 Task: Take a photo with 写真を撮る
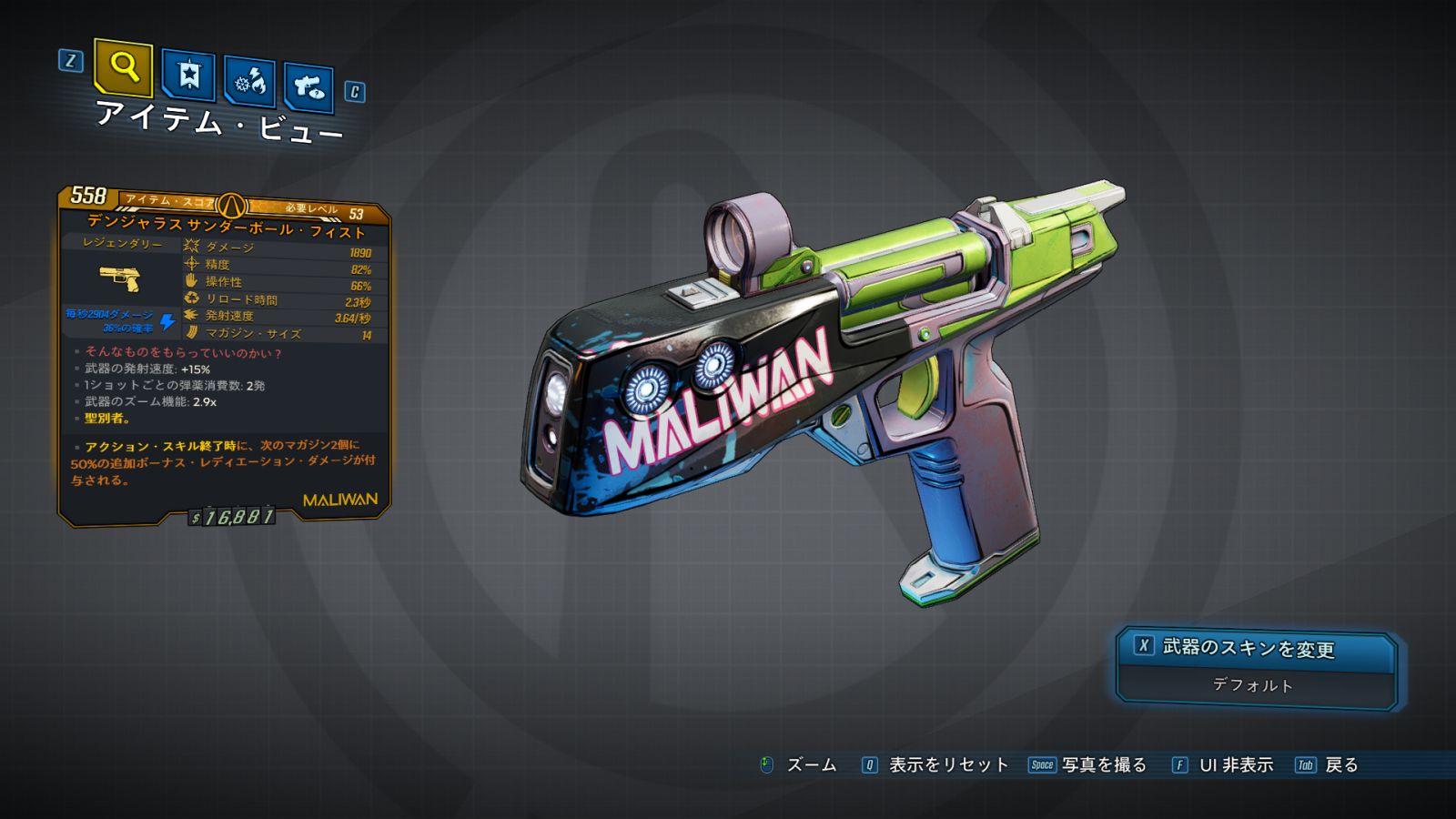coord(1103,765)
